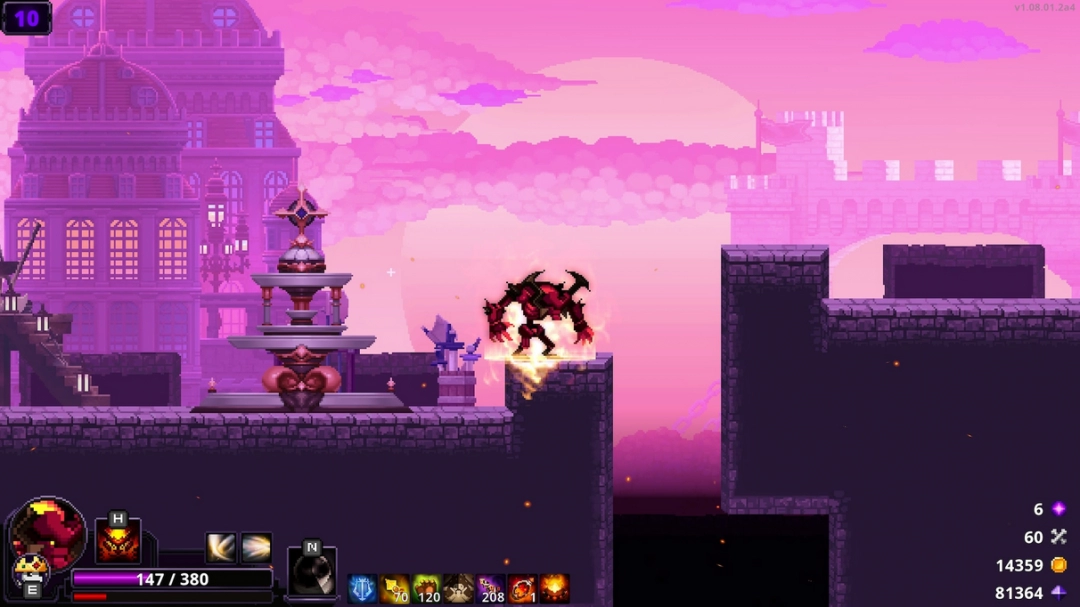Activate the flaming demon face skill
The image size is (1080, 607).
[x=118, y=543]
